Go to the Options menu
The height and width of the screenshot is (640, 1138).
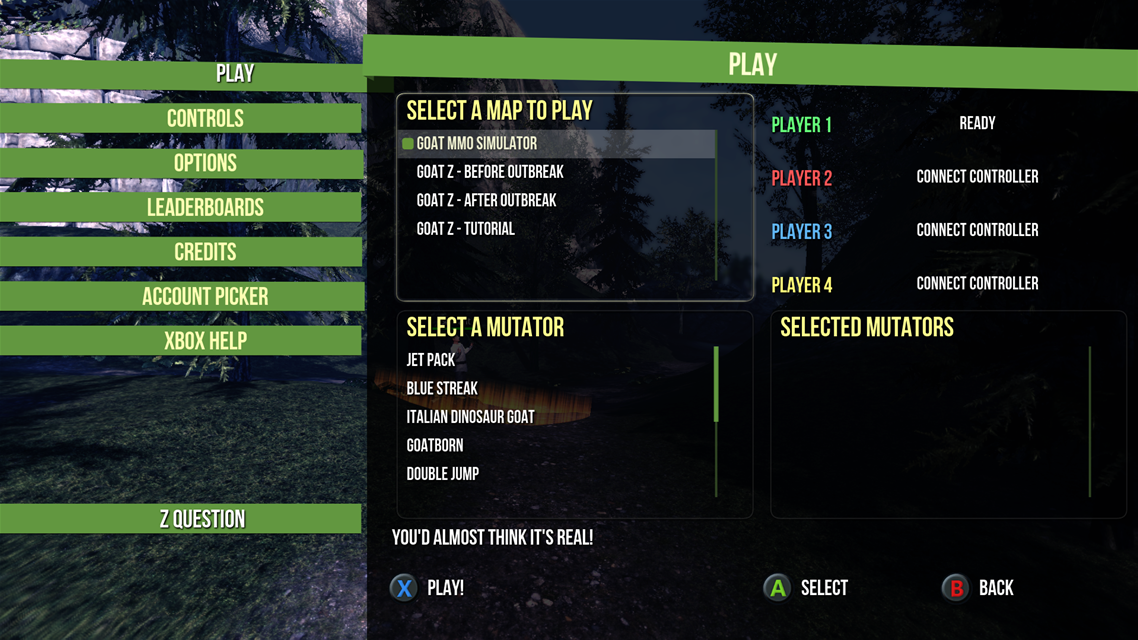click(x=205, y=163)
